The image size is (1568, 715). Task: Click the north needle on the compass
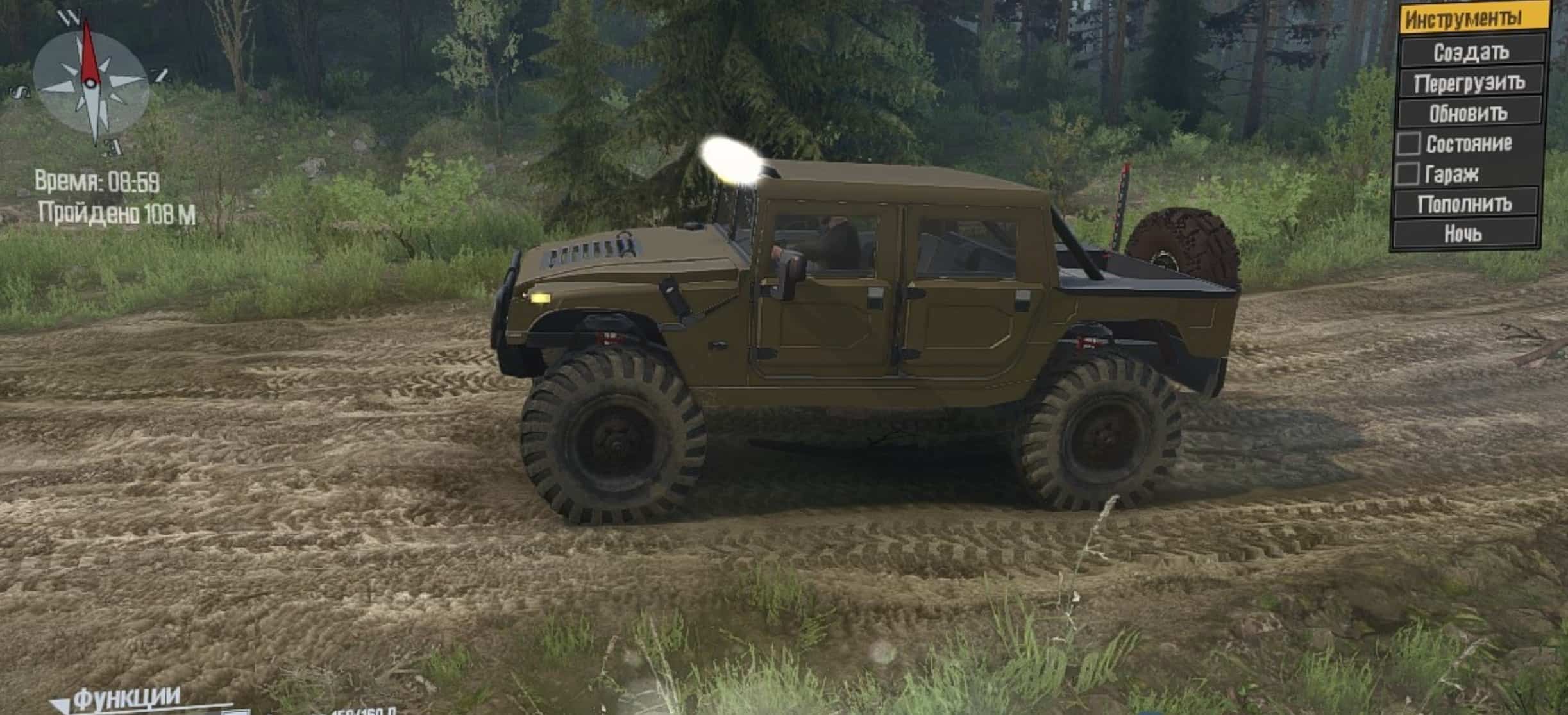tap(90, 45)
